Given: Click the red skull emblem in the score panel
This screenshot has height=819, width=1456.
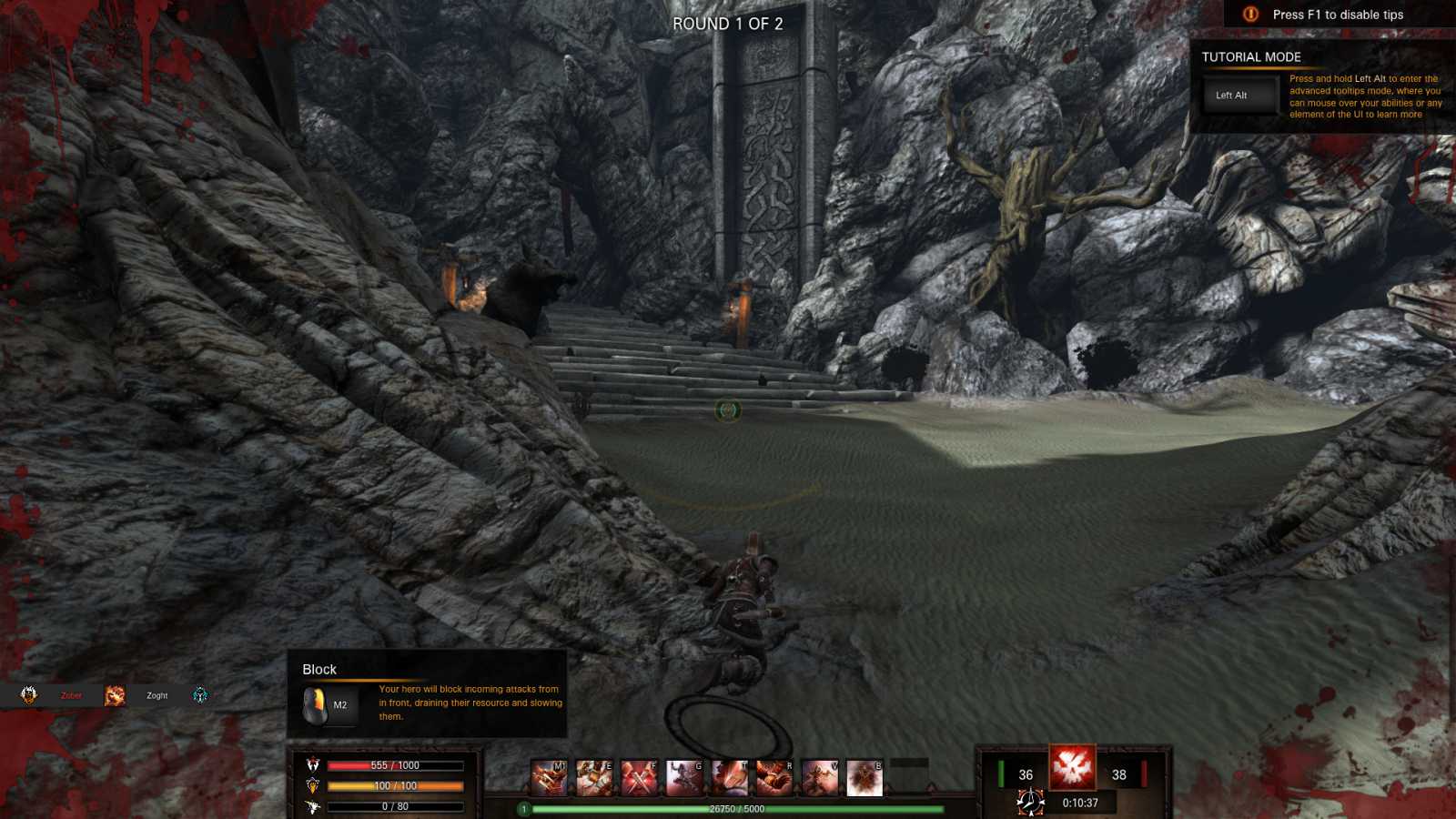Looking at the screenshot, I should [x=1072, y=767].
